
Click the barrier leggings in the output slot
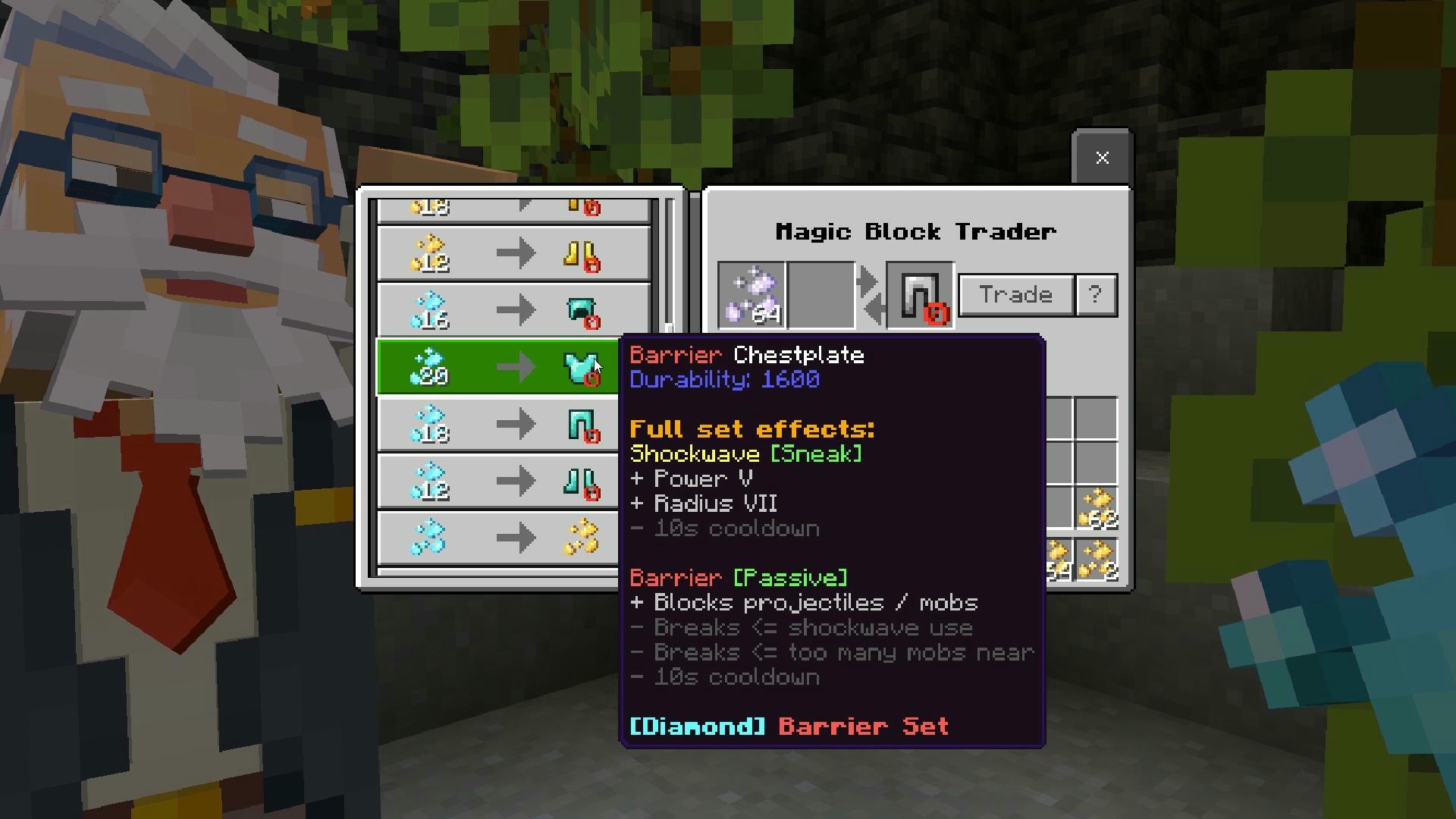(x=919, y=296)
